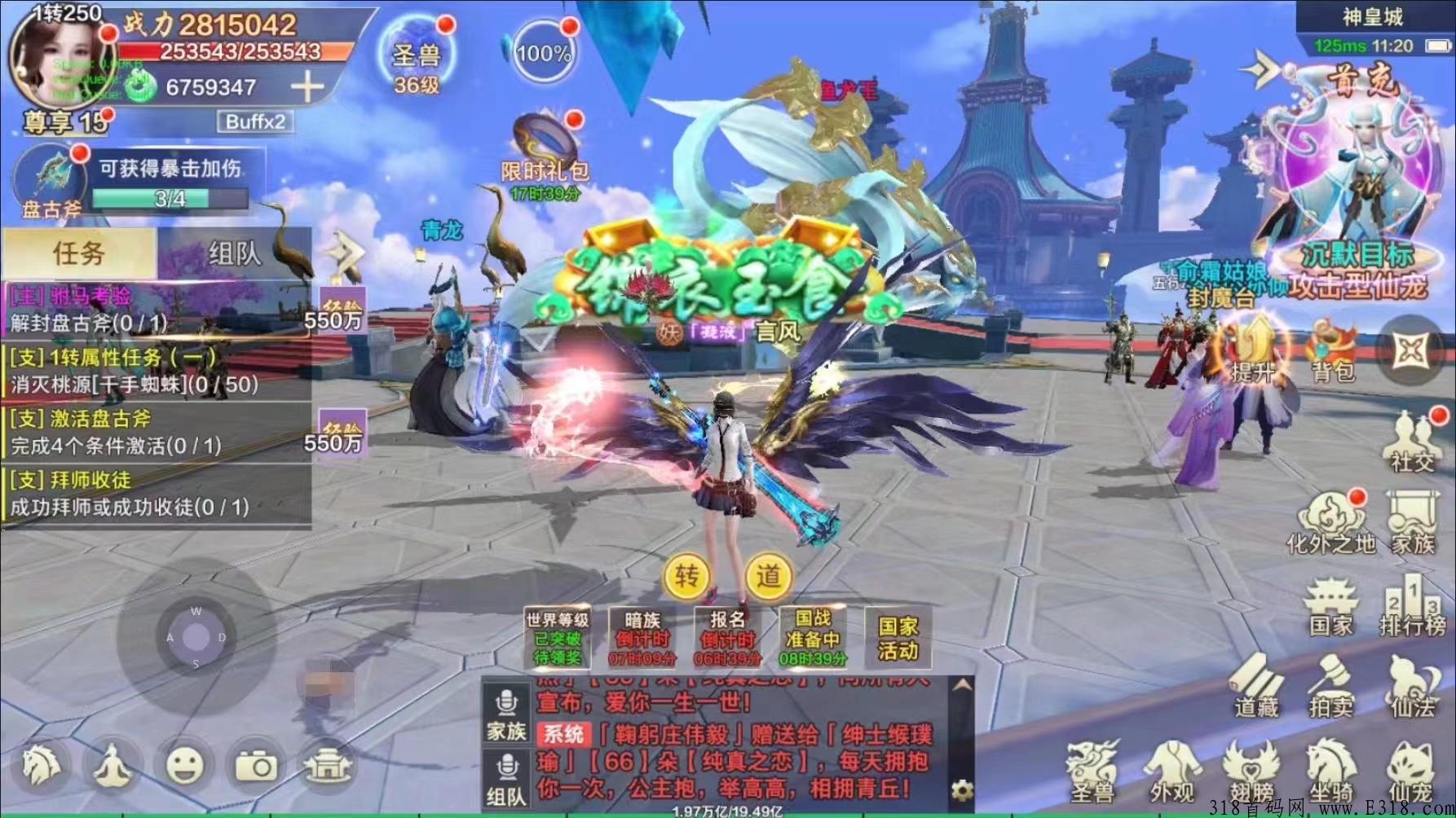Open the 圣兽 level 36 orb
This screenshot has width=1456, height=818.
click(417, 57)
